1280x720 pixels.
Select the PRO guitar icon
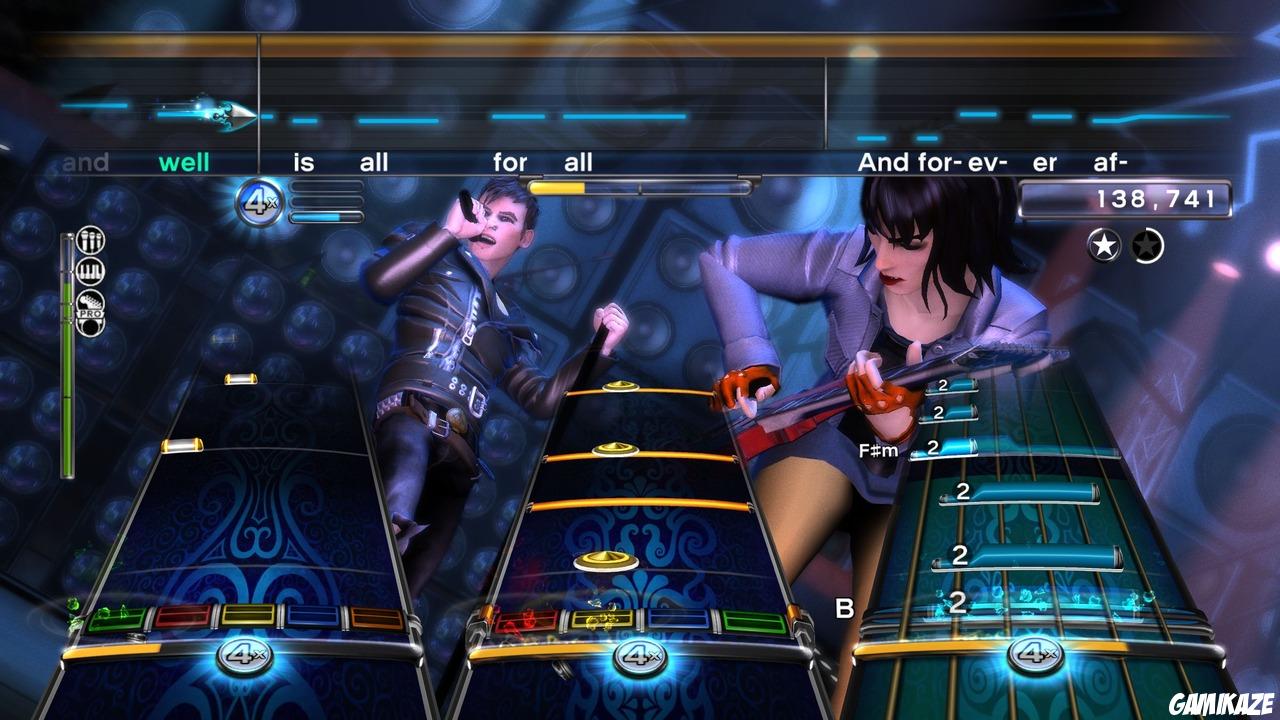pos(90,302)
